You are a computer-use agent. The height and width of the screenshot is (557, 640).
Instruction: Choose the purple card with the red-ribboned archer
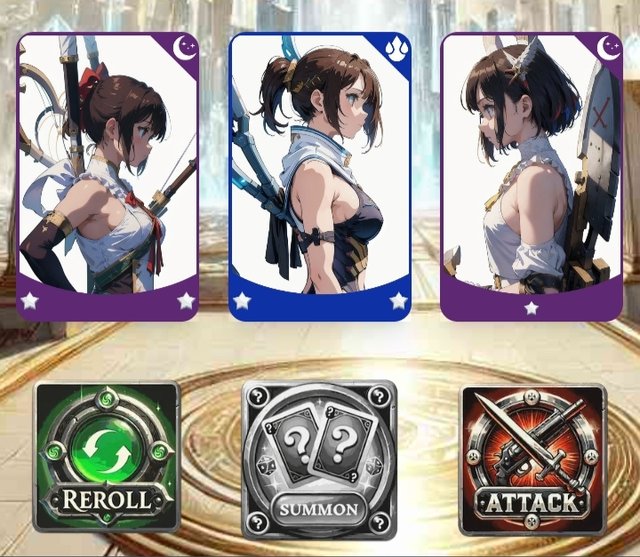click(107, 177)
